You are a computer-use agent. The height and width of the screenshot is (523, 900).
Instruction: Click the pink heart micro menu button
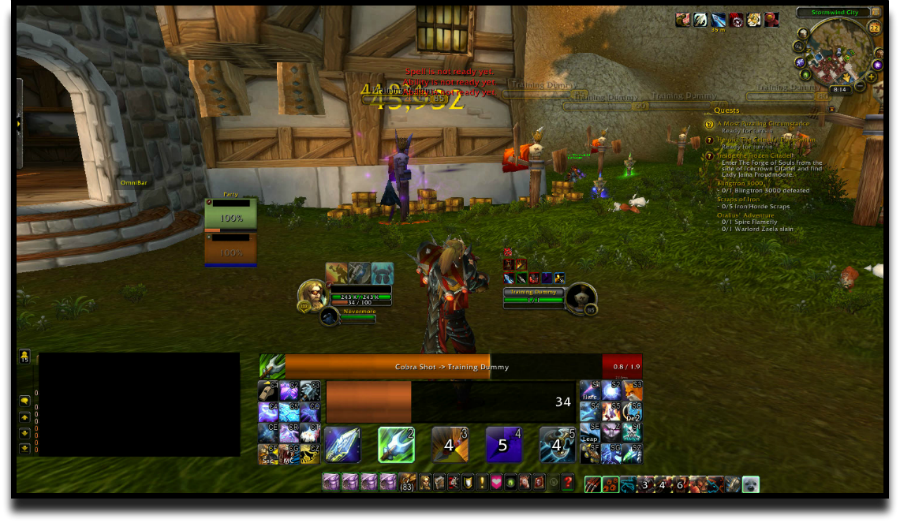pos(496,483)
